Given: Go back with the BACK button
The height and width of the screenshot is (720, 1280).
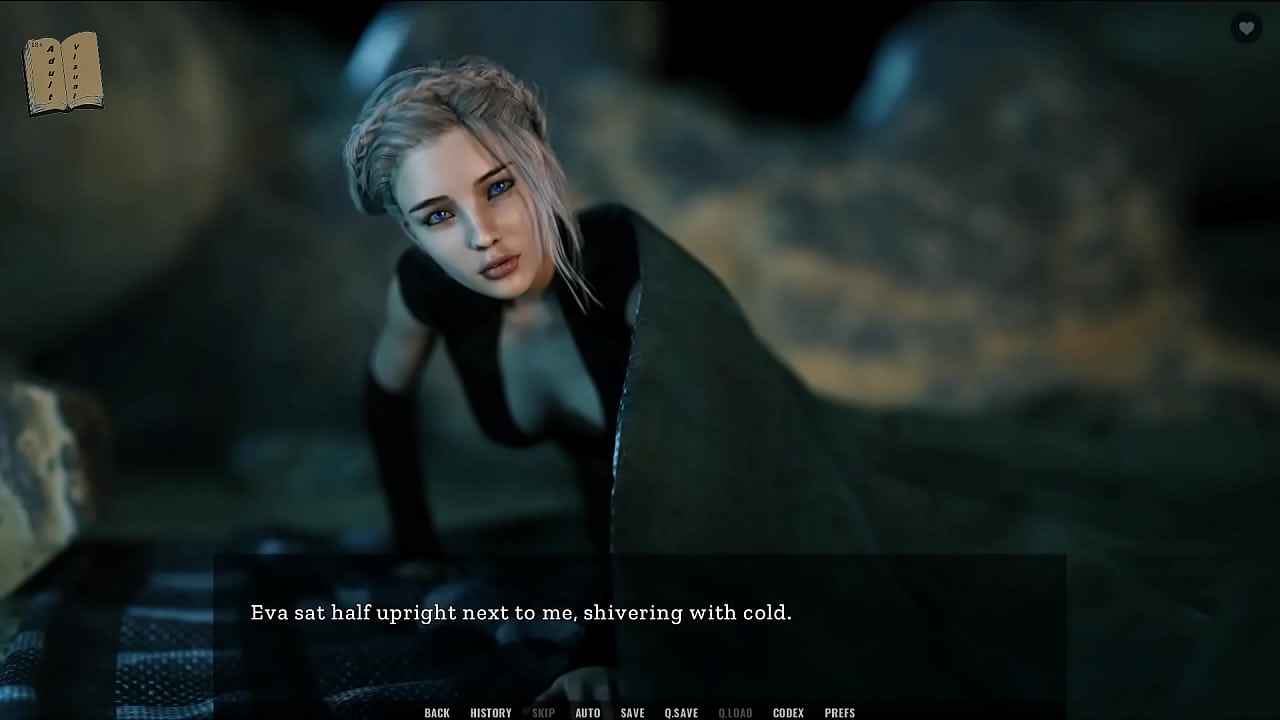Looking at the screenshot, I should pos(437,712).
